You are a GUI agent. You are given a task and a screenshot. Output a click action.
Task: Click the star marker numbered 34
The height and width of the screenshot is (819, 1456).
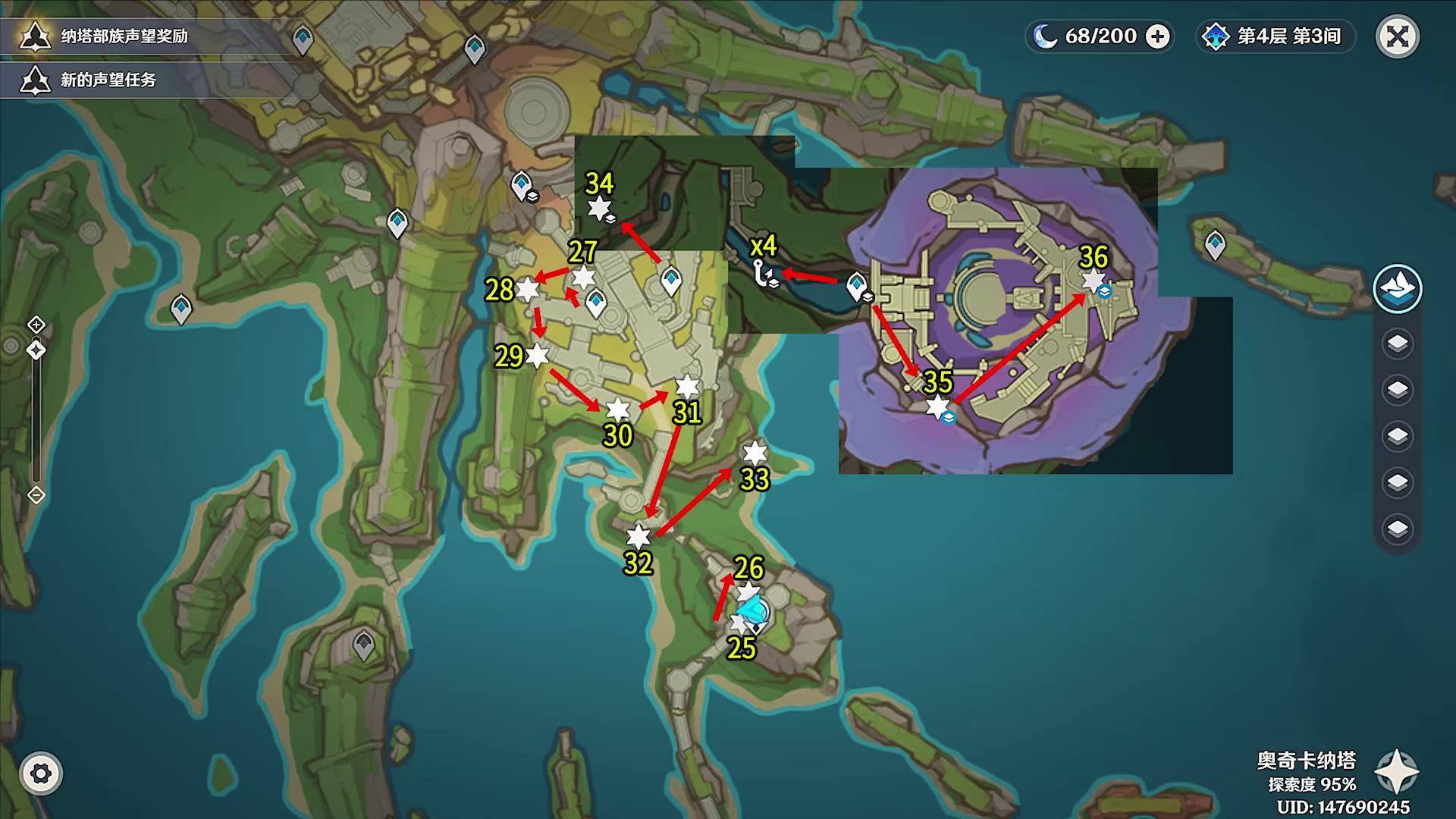[x=599, y=208]
